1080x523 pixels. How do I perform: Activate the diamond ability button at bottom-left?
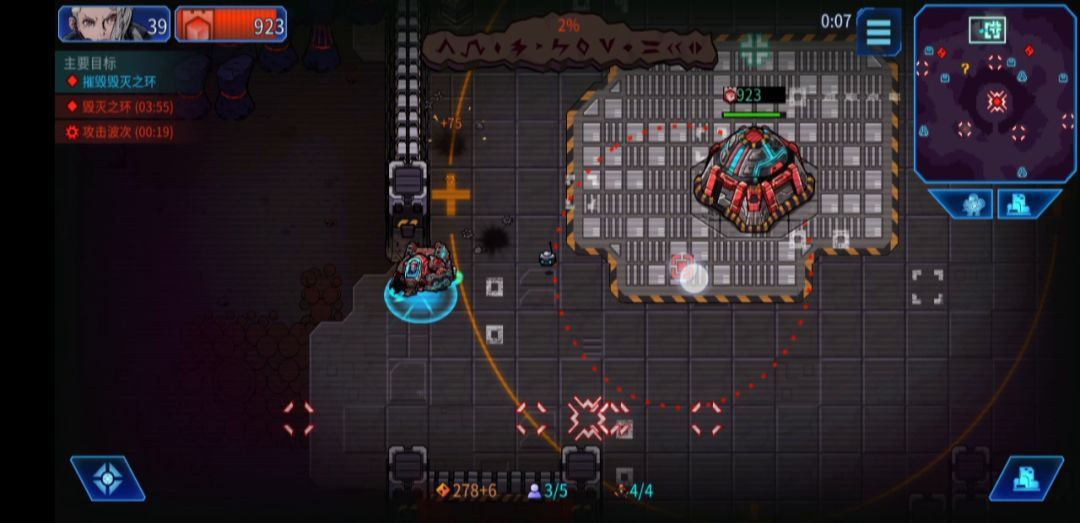pyautogui.click(x=107, y=478)
